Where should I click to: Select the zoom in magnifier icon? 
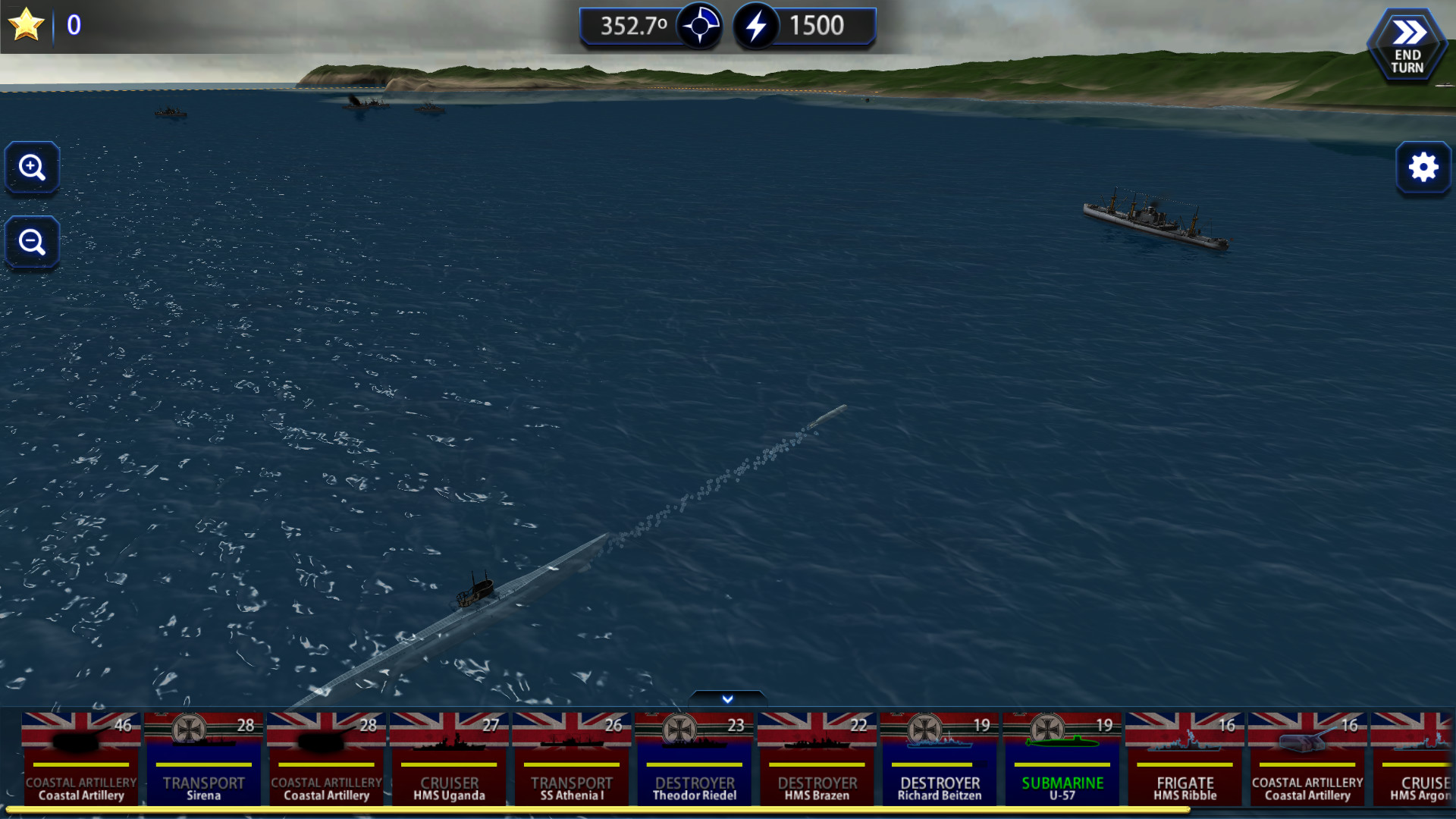(32, 168)
